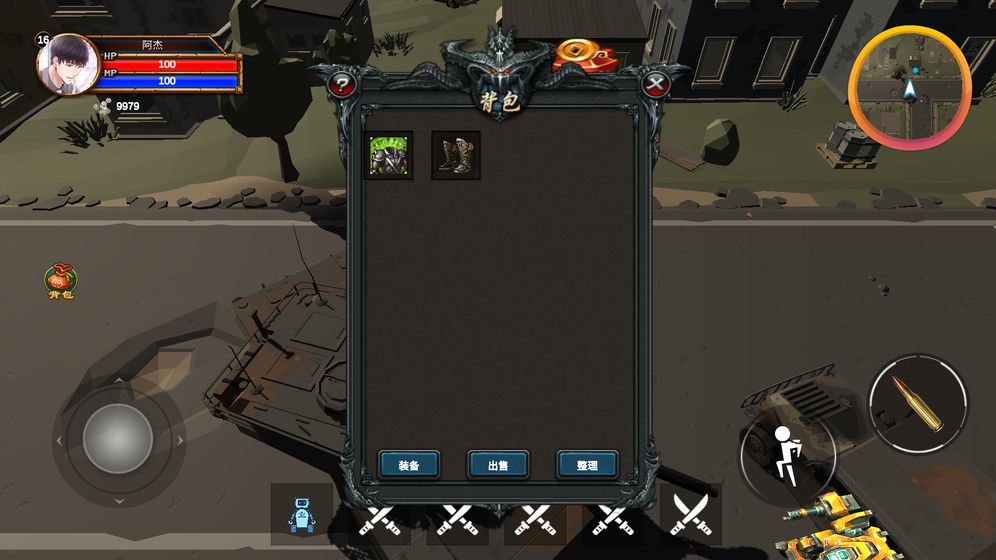Select the boots item slot

pos(456,156)
